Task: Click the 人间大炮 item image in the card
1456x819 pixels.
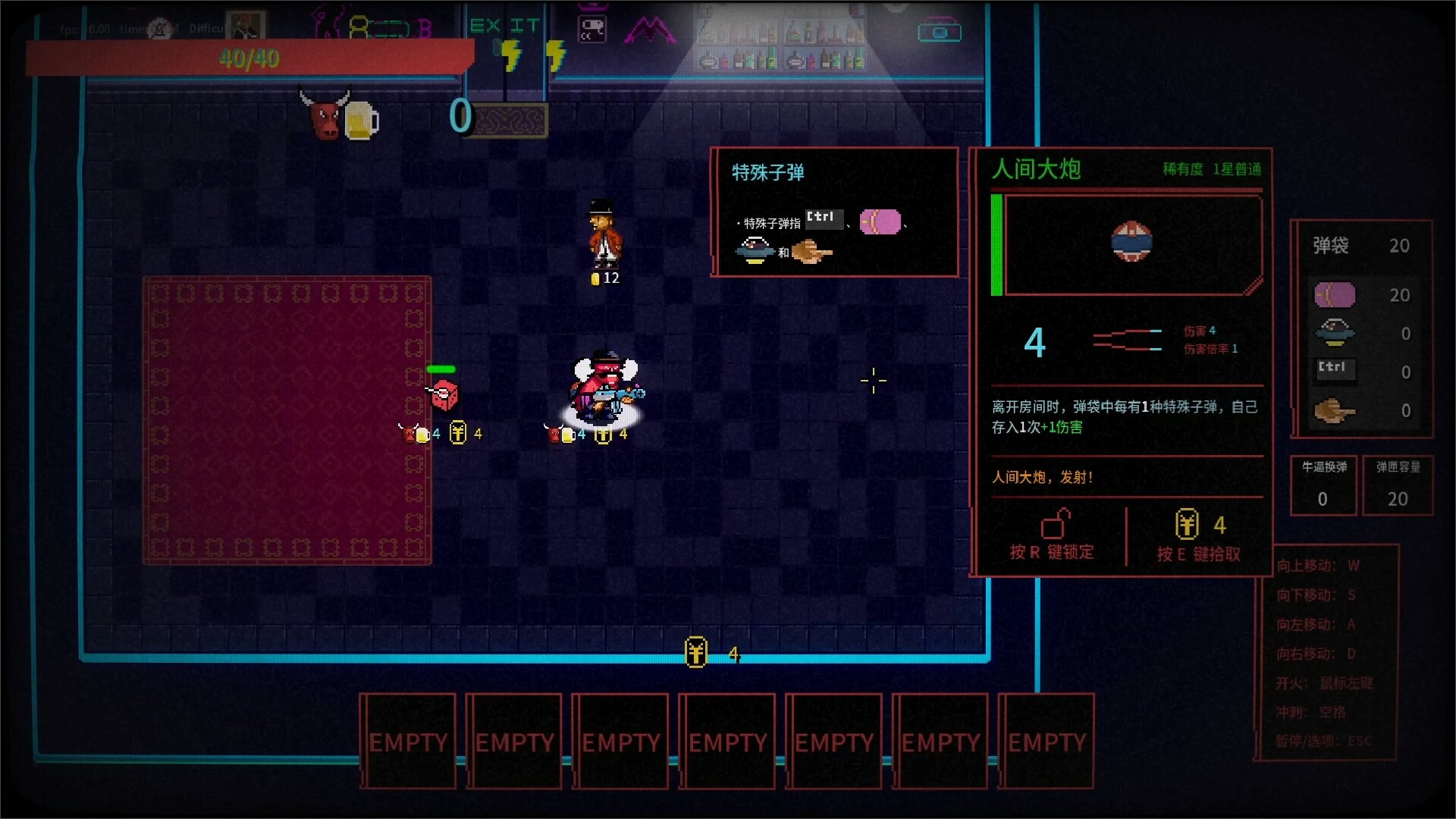Action: (x=1131, y=242)
